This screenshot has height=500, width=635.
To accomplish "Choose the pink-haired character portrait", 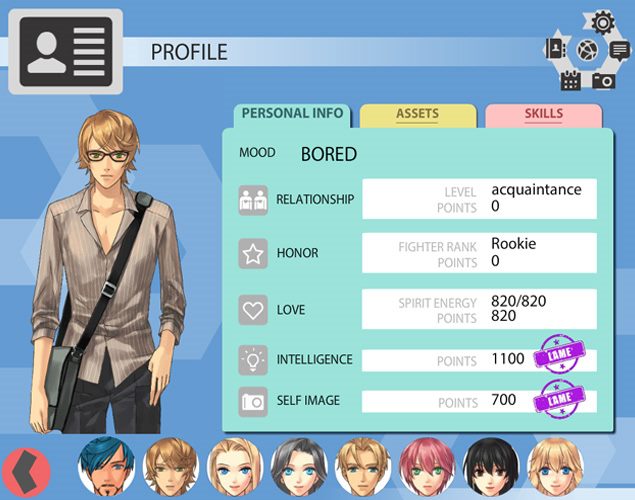I will click(x=428, y=466).
